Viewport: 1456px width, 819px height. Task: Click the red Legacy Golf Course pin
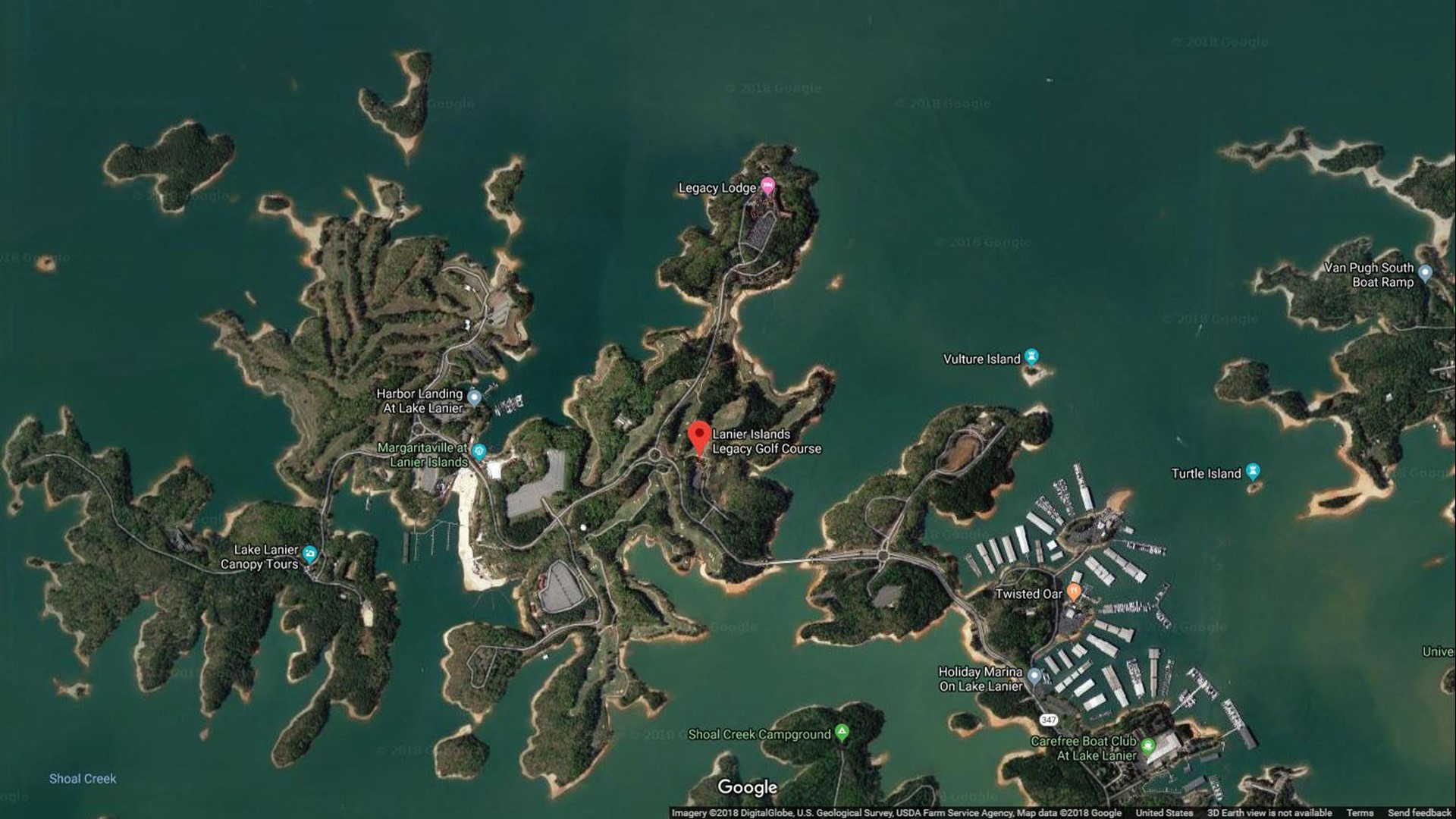click(698, 437)
